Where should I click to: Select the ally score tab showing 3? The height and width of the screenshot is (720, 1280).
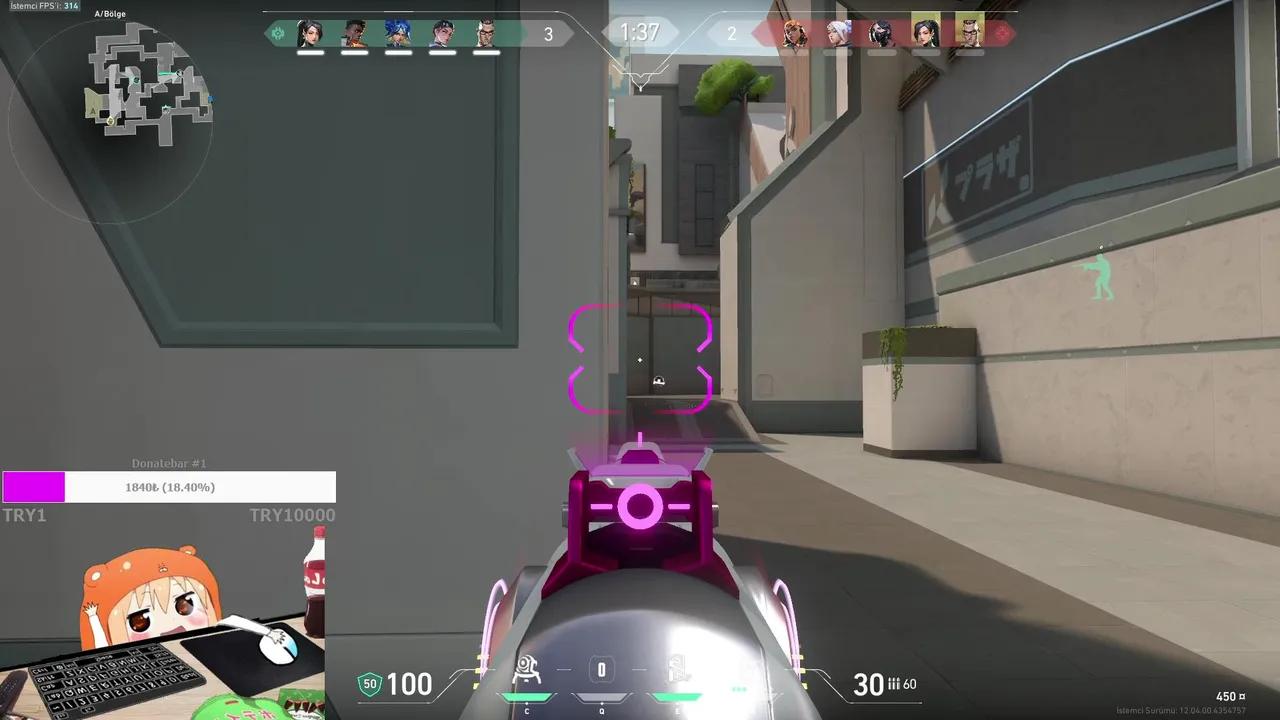[548, 33]
